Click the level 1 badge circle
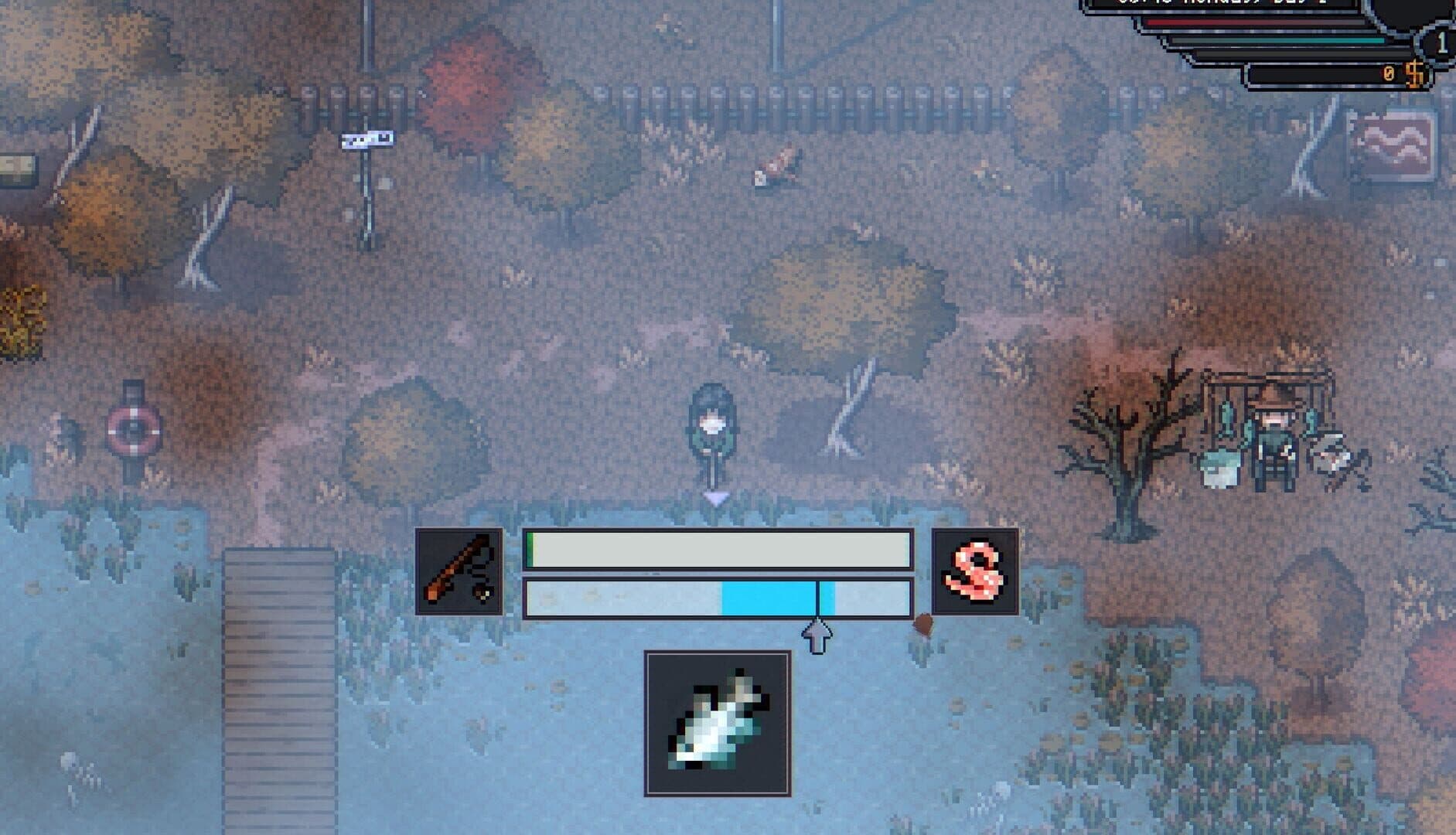This screenshot has height=835, width=1456. point(1441,43)
